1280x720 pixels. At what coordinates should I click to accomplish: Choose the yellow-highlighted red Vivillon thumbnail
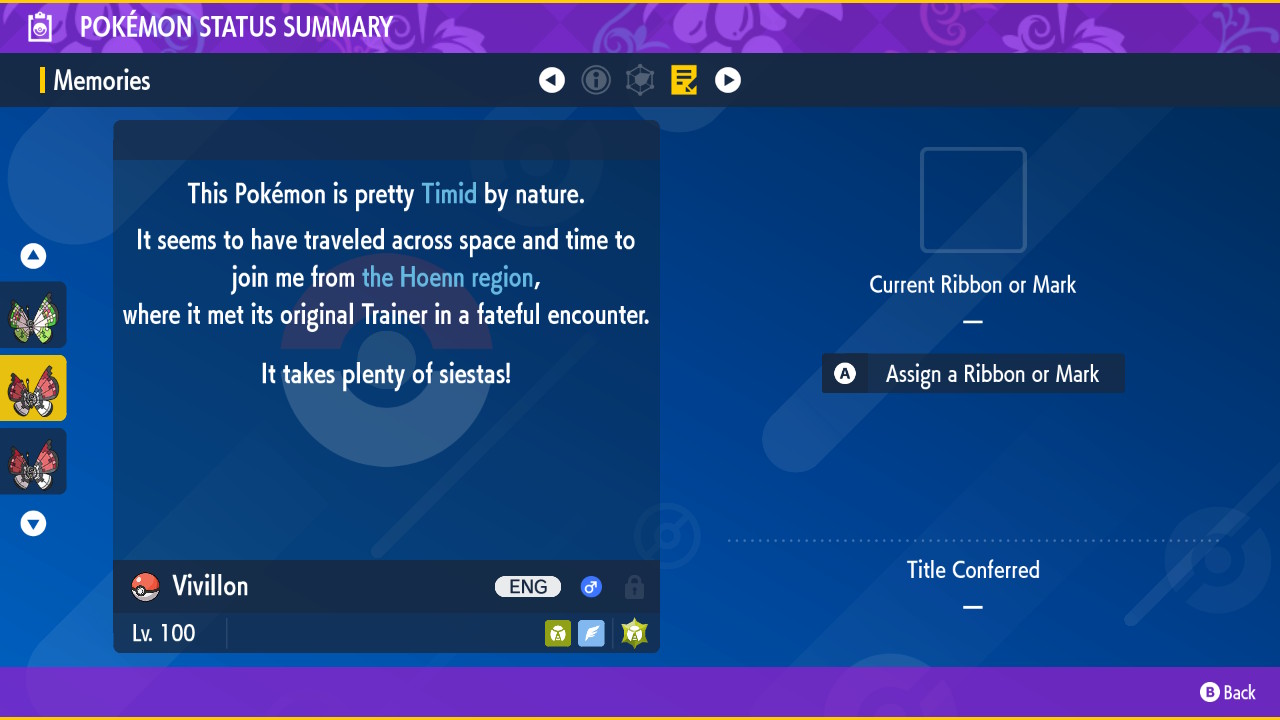33,388
